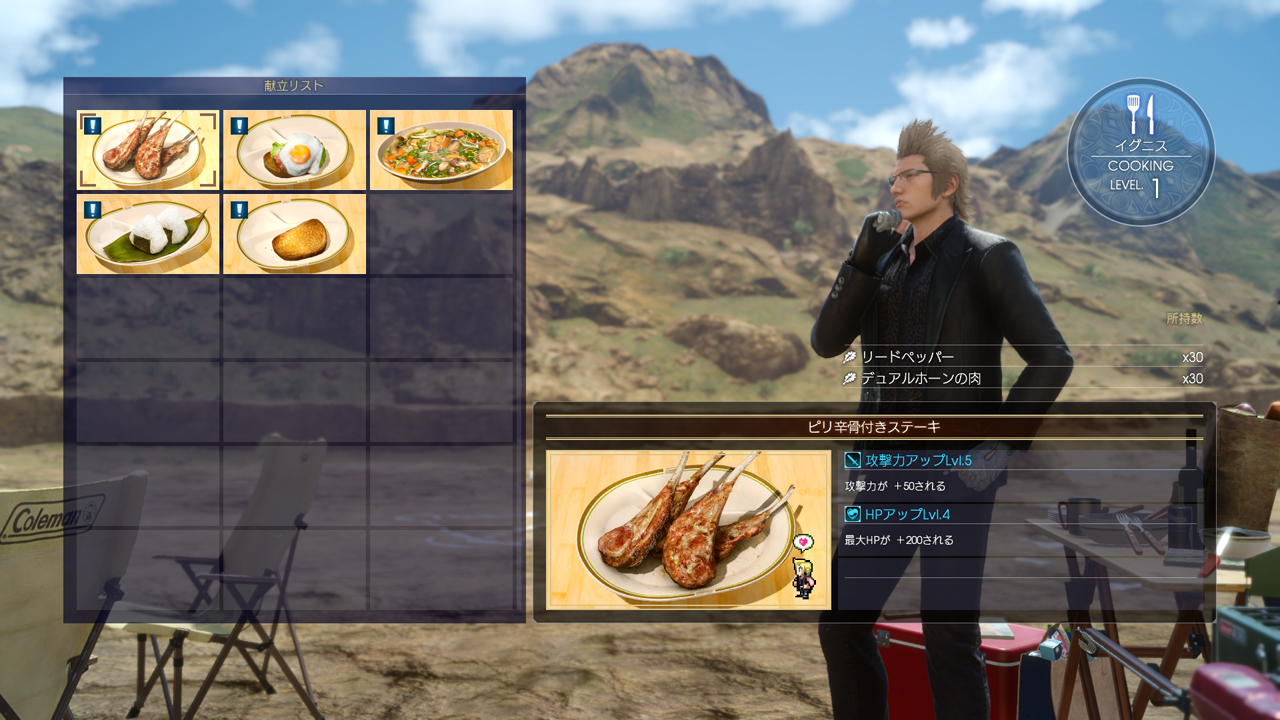Viewport: 1280px width, 720px height.
Task: Select the 献立リスト header bar
Action: (294, 85)
